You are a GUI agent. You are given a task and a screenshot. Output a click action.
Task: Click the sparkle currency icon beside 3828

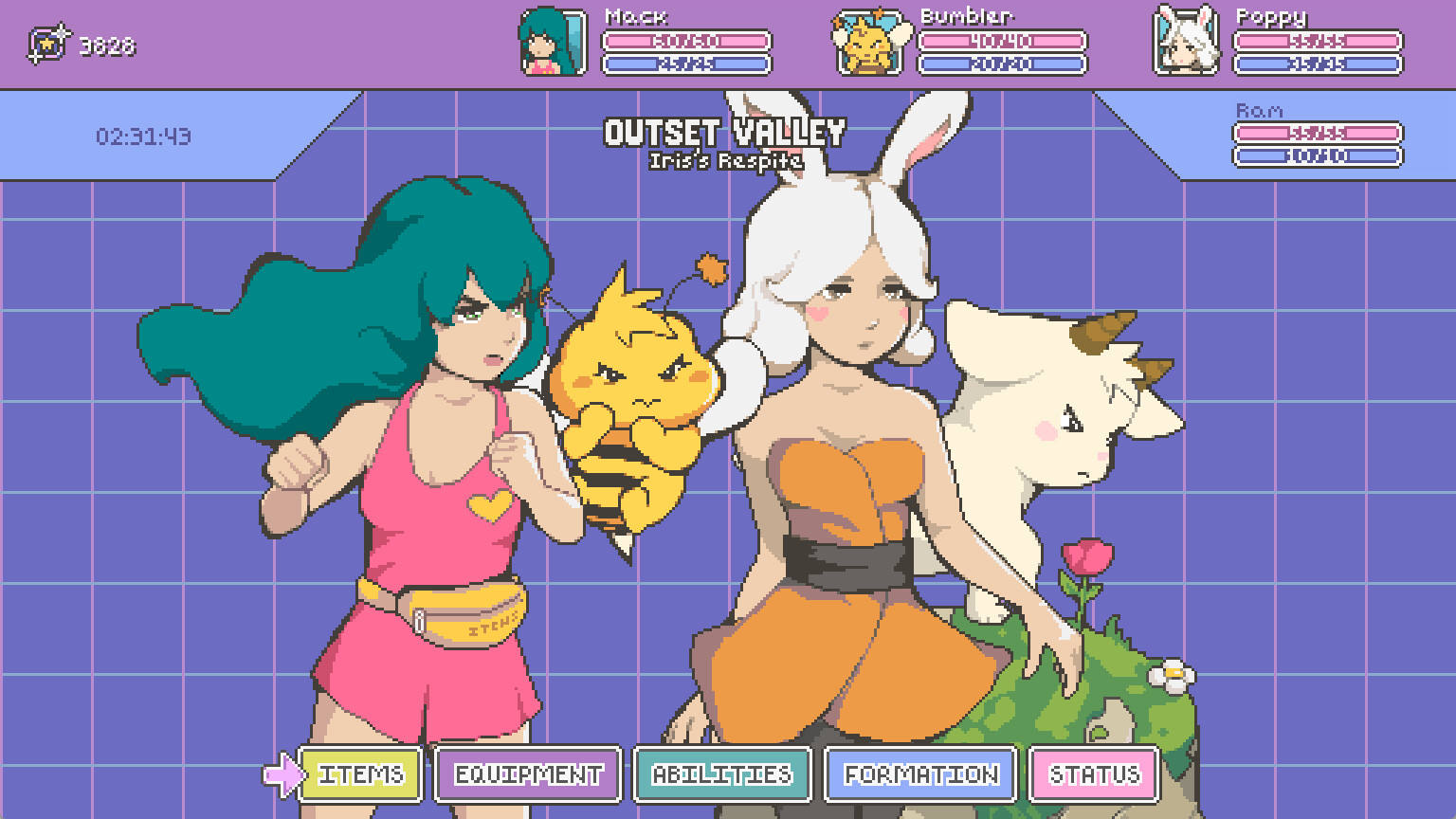coord(49,40)
